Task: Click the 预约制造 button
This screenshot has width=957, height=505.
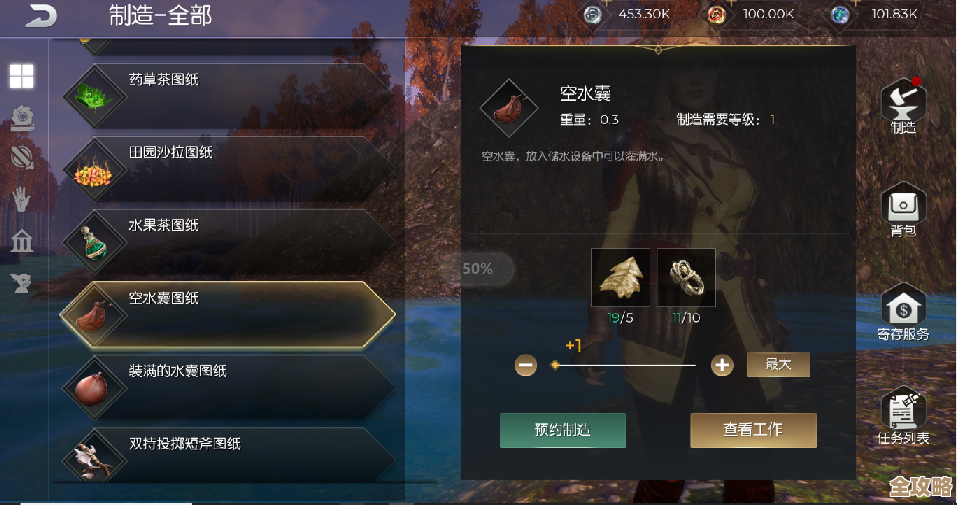Action: tap(563, 430)
